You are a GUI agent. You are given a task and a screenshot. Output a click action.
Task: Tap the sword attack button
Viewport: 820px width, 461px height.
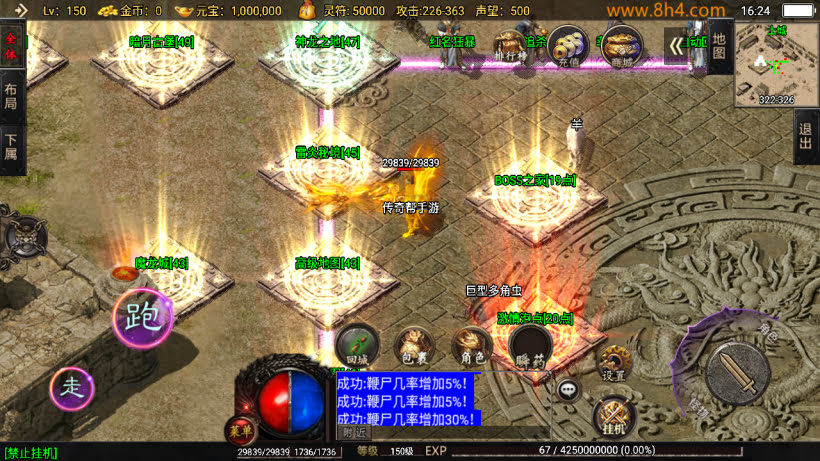pos(737,371)
